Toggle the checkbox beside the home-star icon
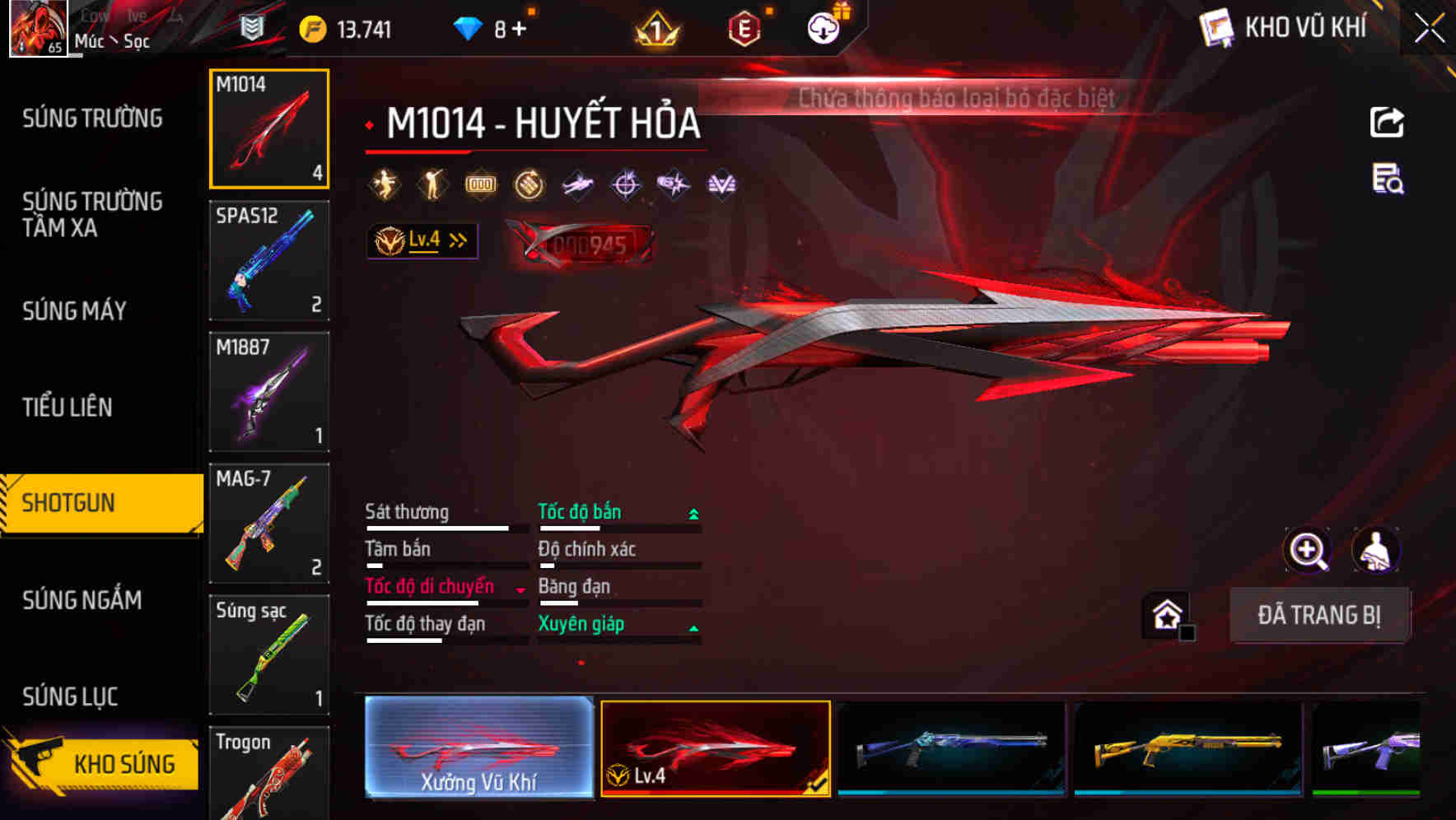Screen dimensions: 1456x820 [1186, 633]
